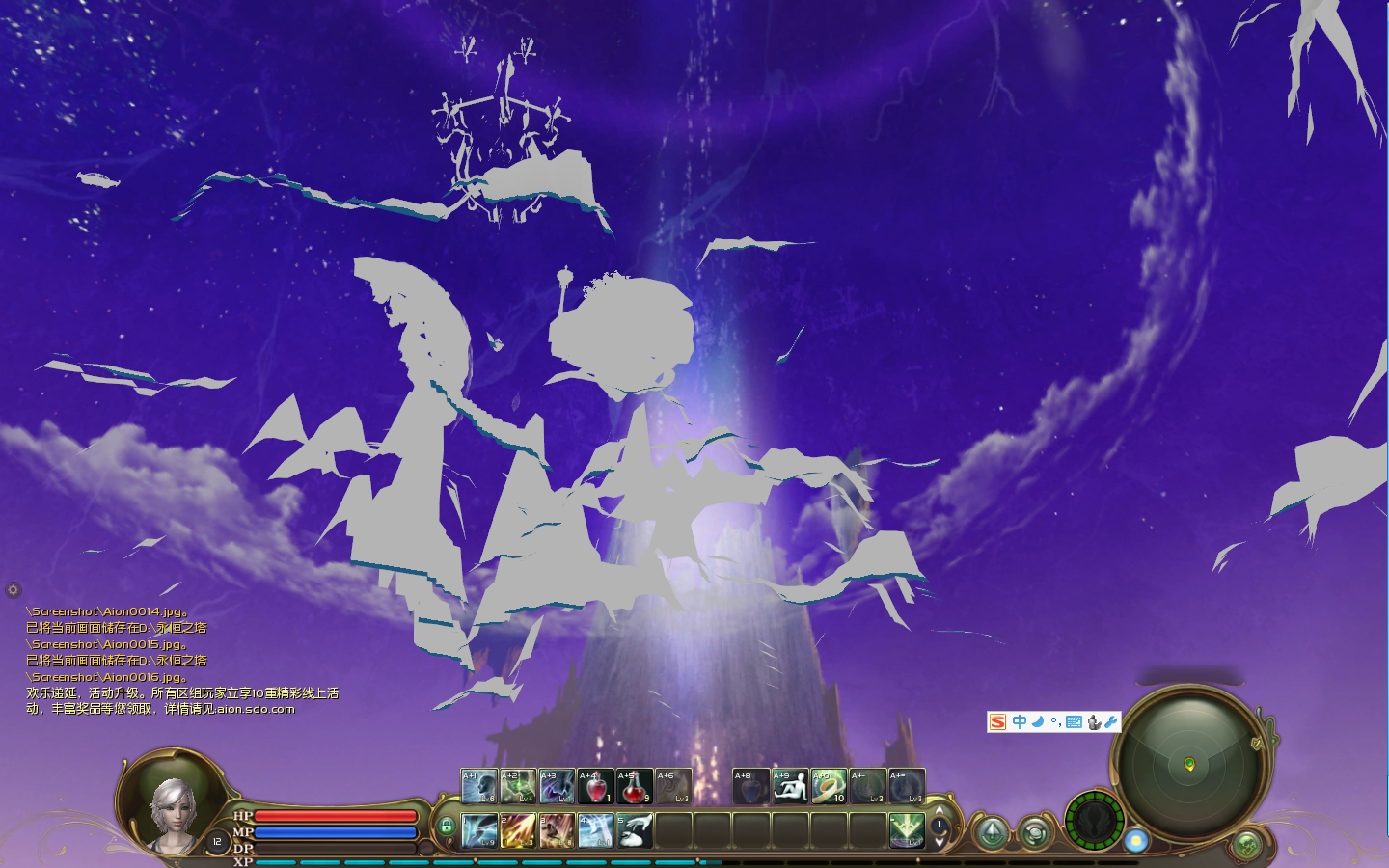
Task: Toggle the green hotbar lock button
Action: tap(446, 827)
